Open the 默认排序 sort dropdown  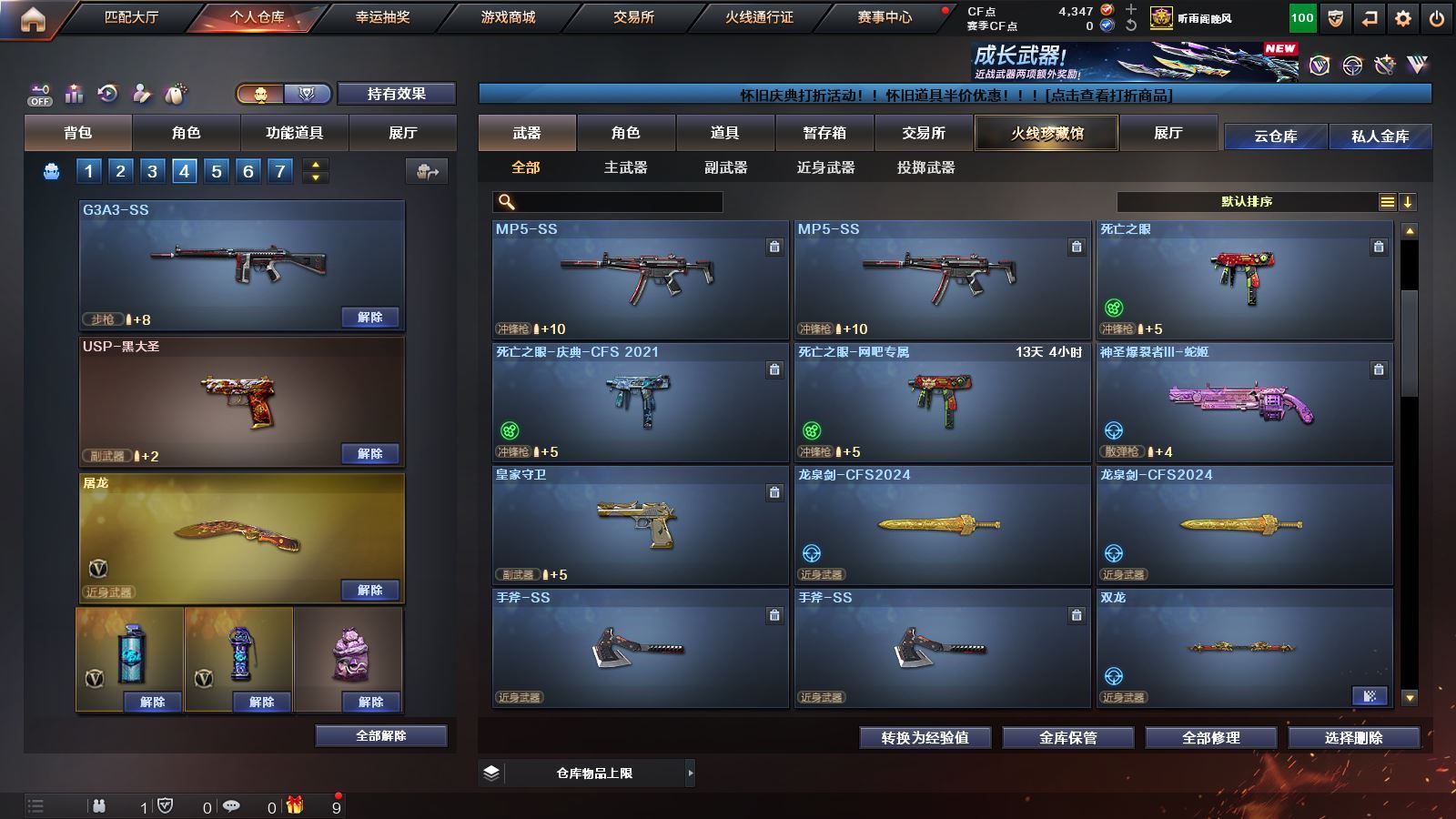[1247, 202]
